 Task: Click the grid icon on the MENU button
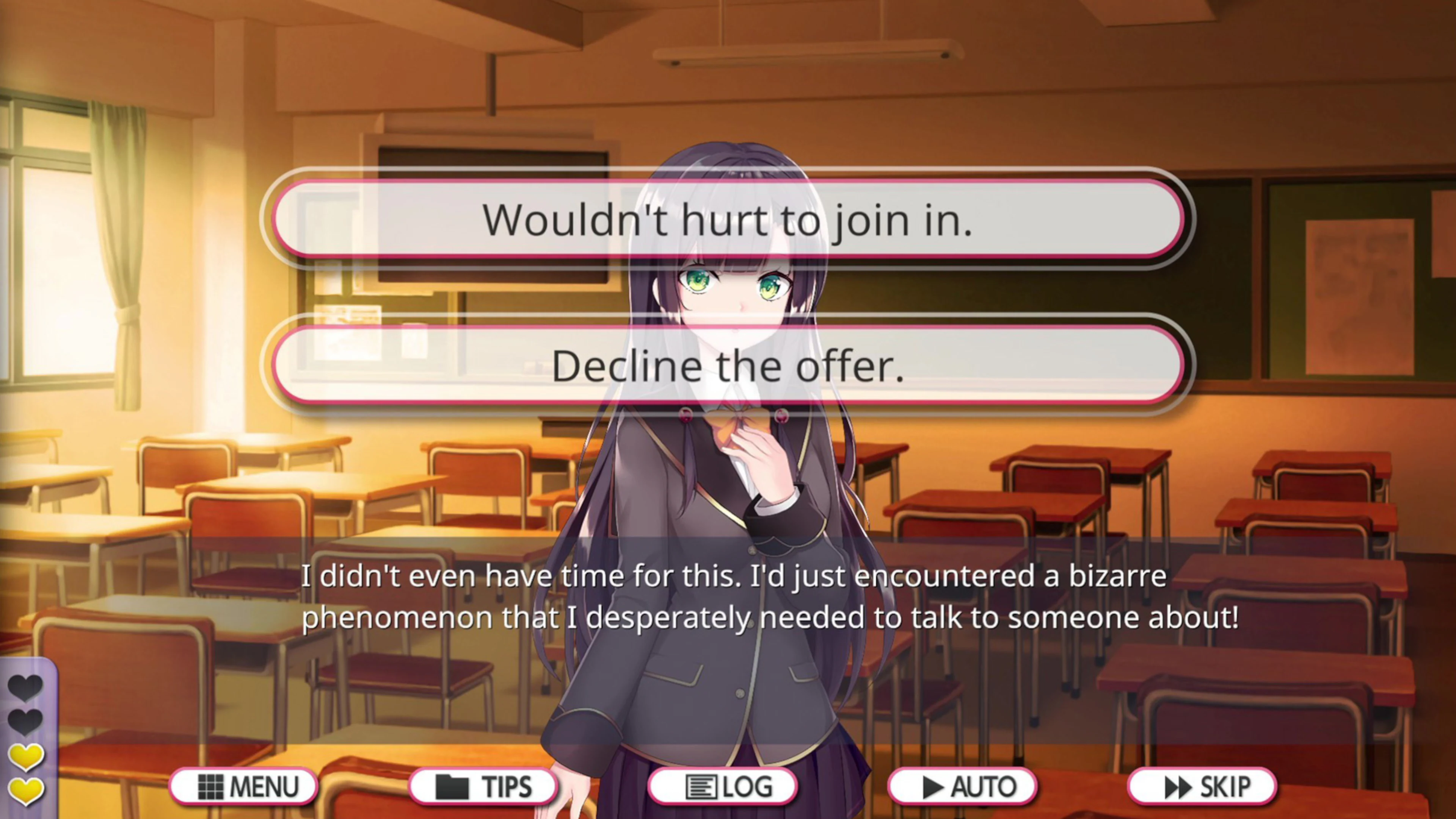[212, 787]
